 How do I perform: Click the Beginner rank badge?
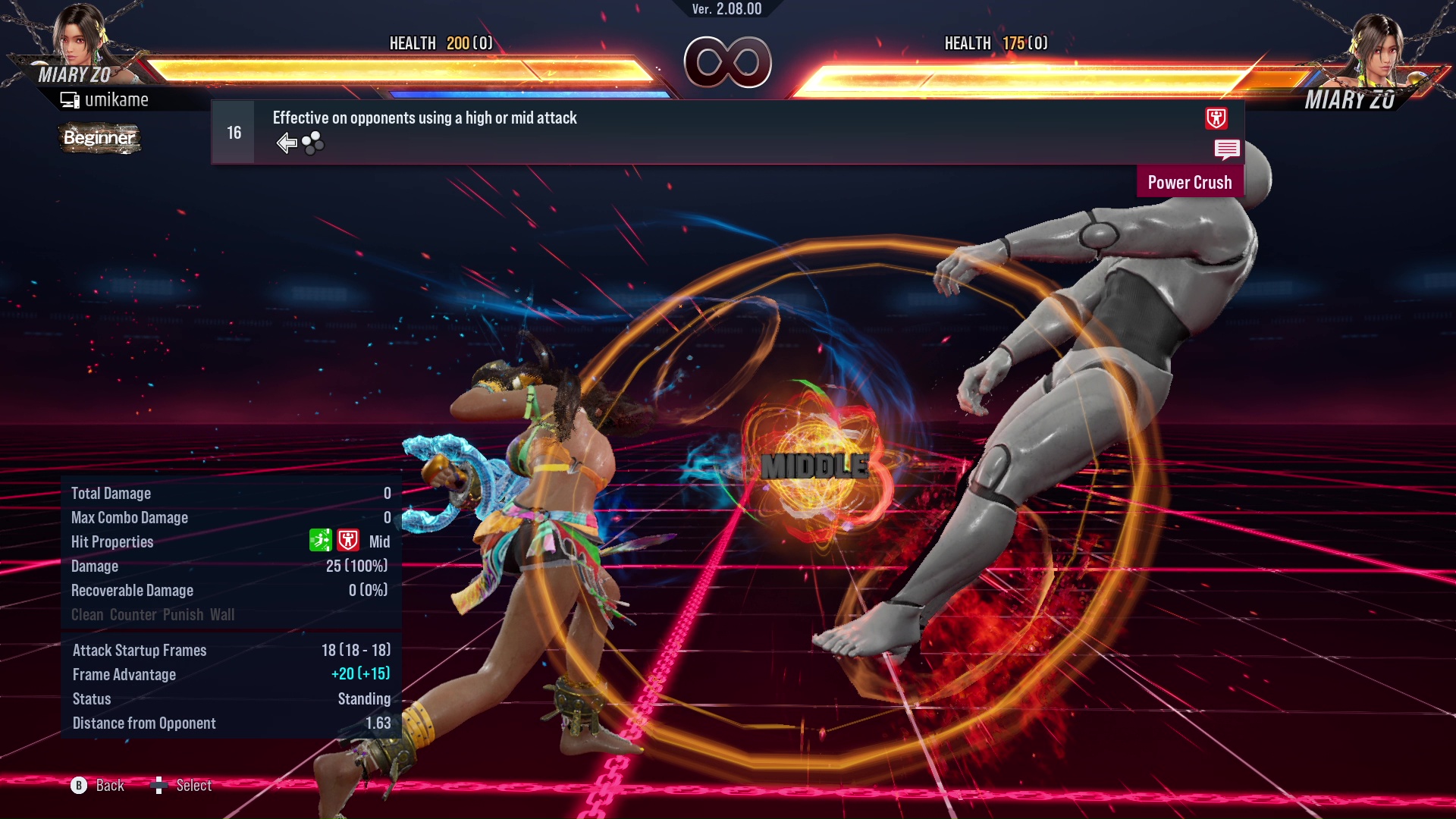(x=99, y=139)
